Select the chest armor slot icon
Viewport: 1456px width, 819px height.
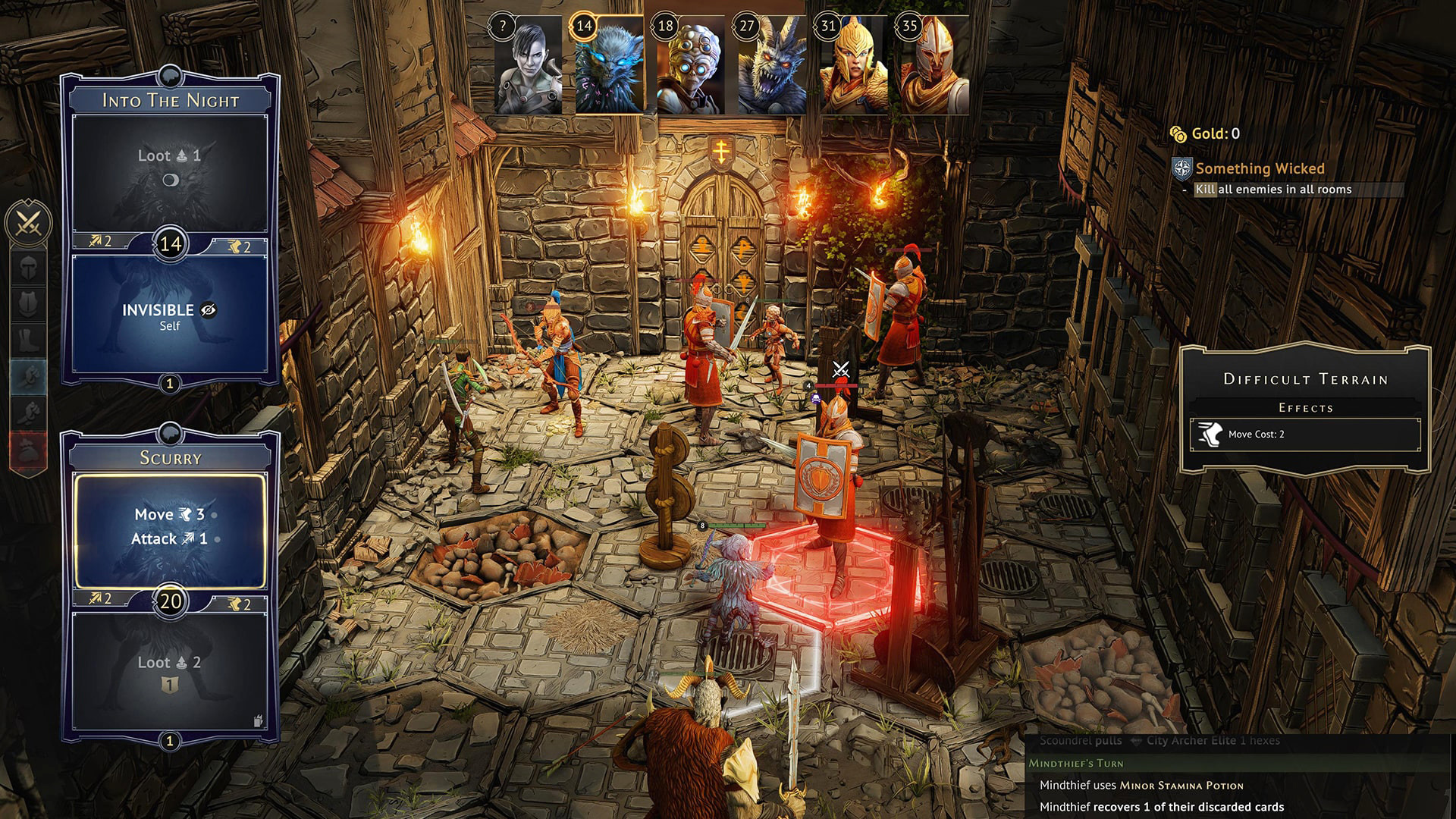(x=28, y=301)
